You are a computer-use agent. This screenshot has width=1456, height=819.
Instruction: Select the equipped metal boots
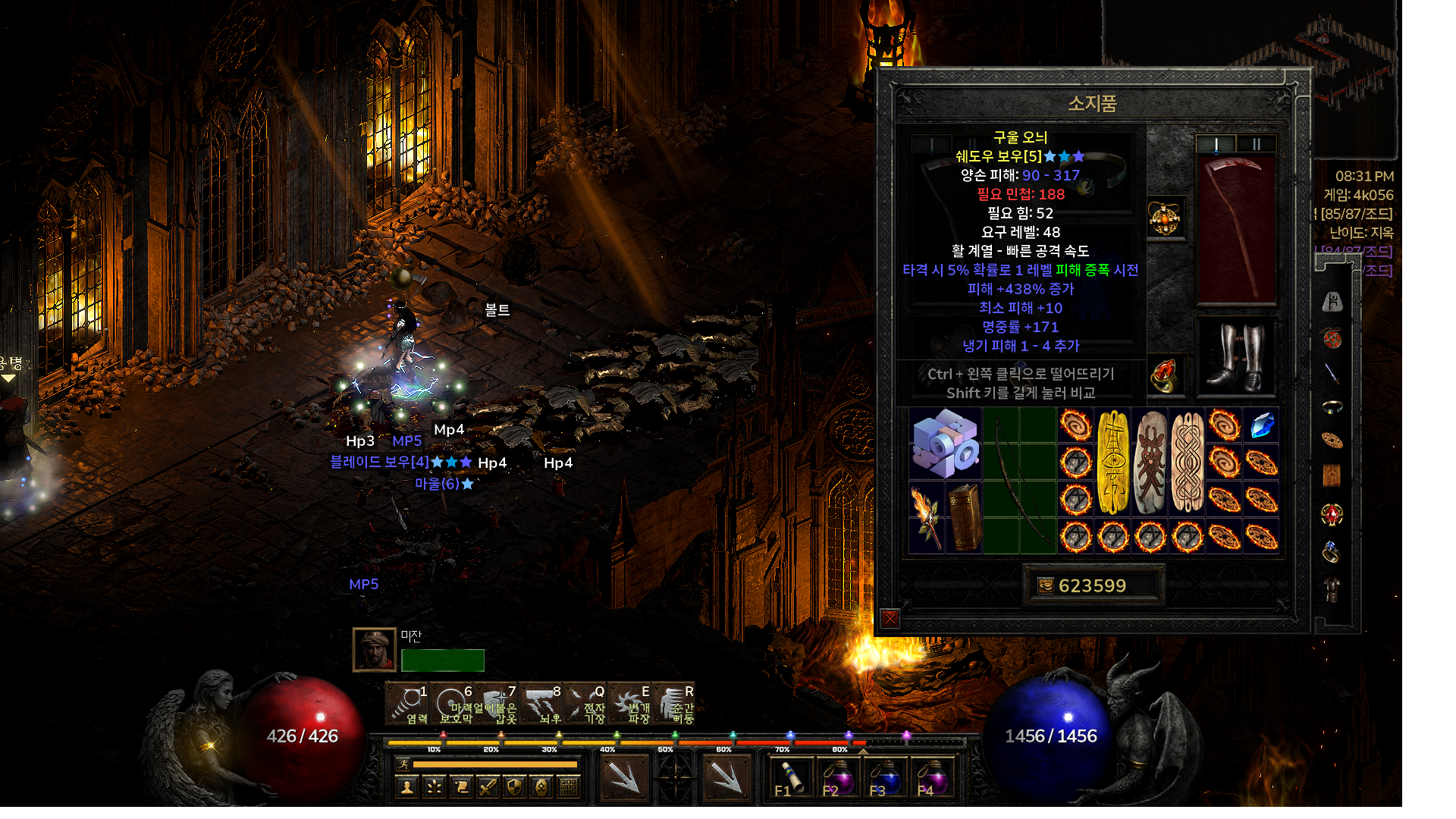coord(1236,356)
